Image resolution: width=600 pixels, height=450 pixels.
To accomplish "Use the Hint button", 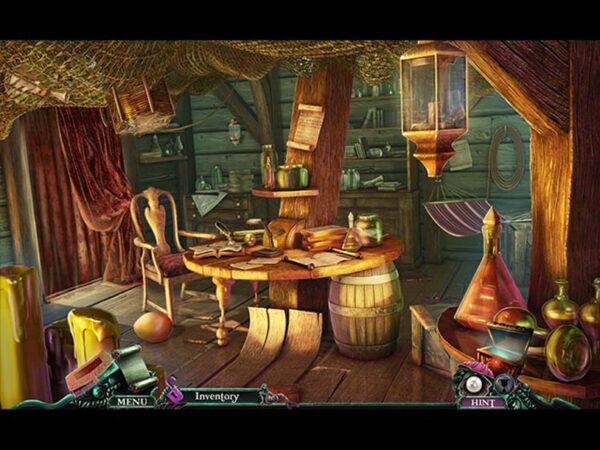I will click(482, 402).
